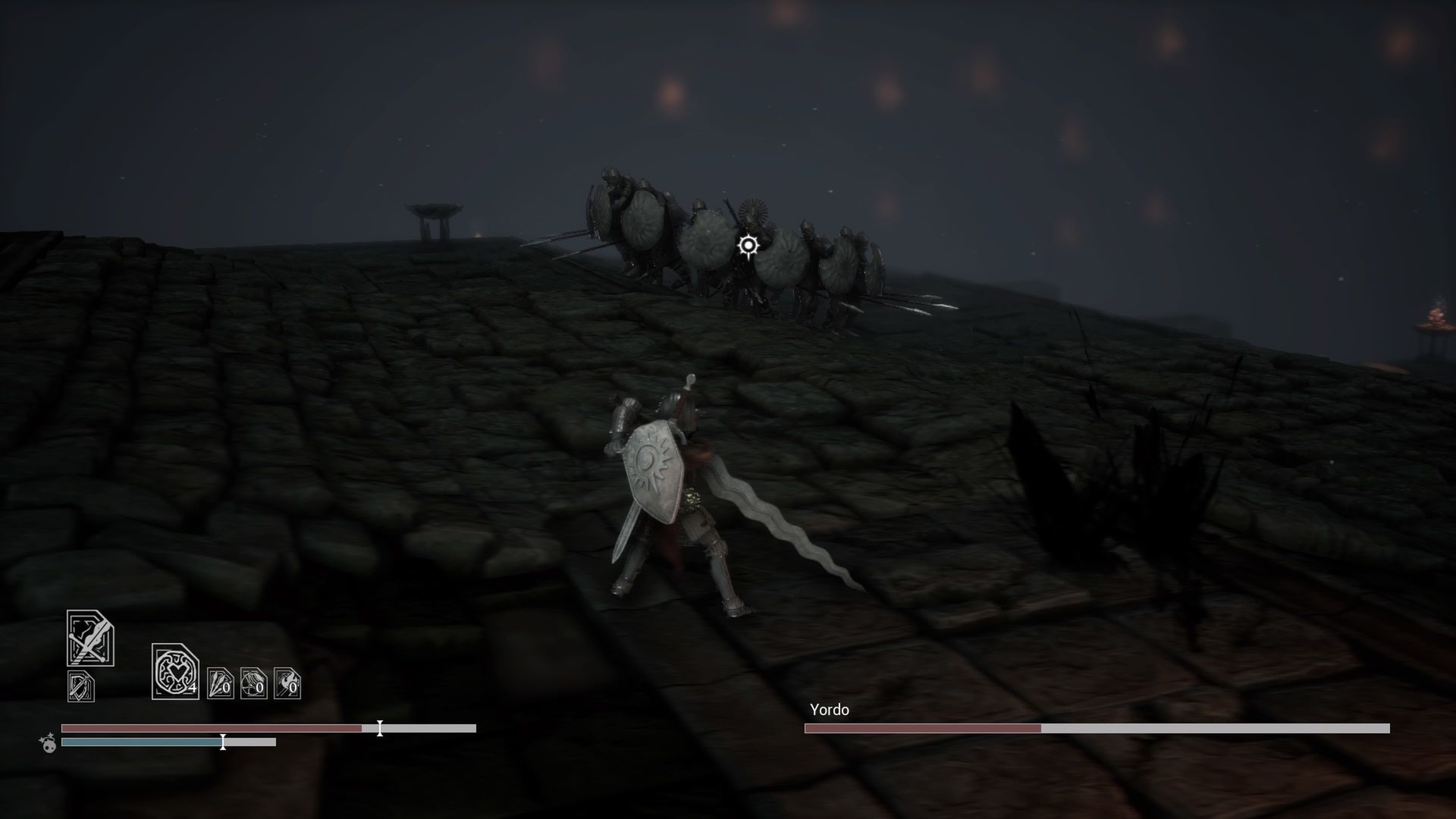
Task: Use the heart healing item slot
Action: [x=175, y=672]
